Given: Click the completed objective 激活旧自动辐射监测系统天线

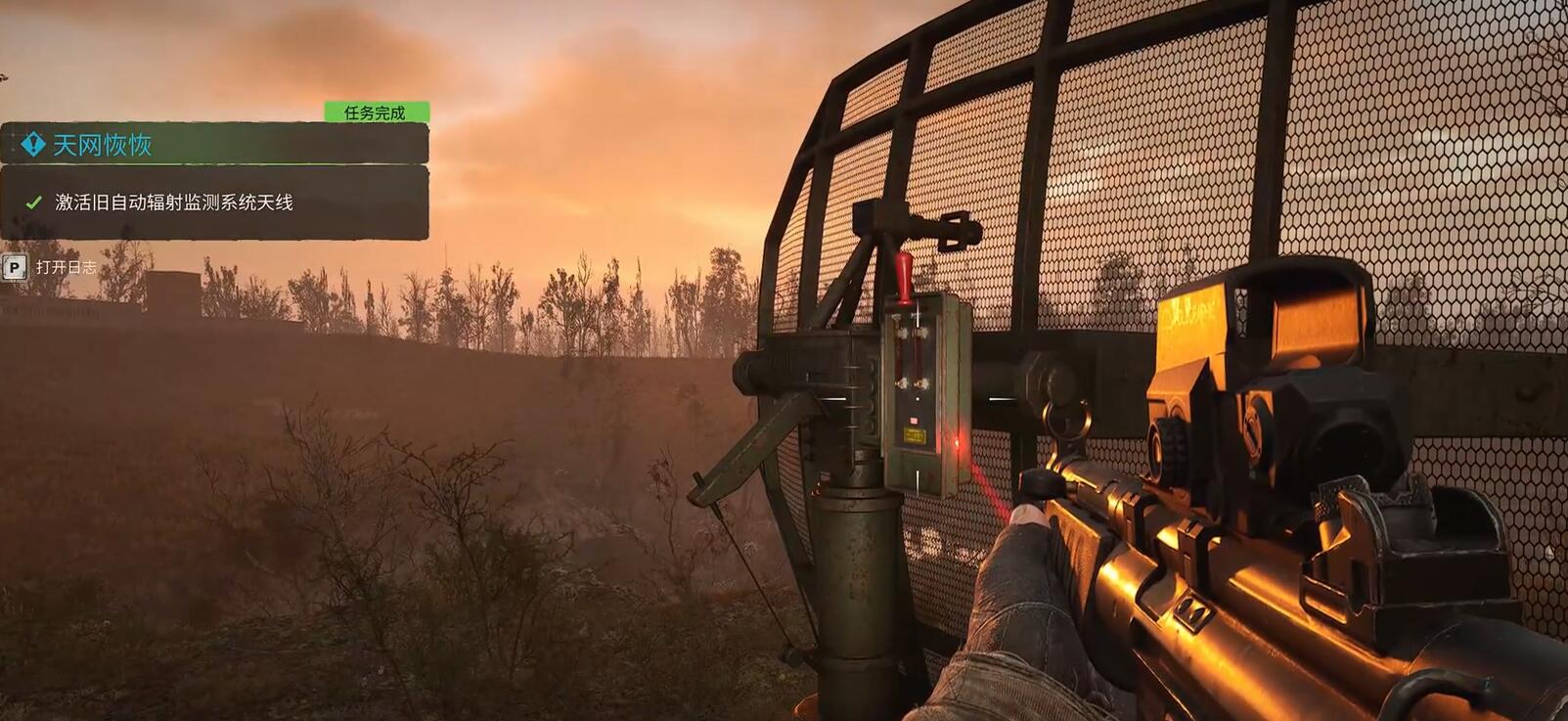Looking at the screenshot, I should click(x=174, y=203).
